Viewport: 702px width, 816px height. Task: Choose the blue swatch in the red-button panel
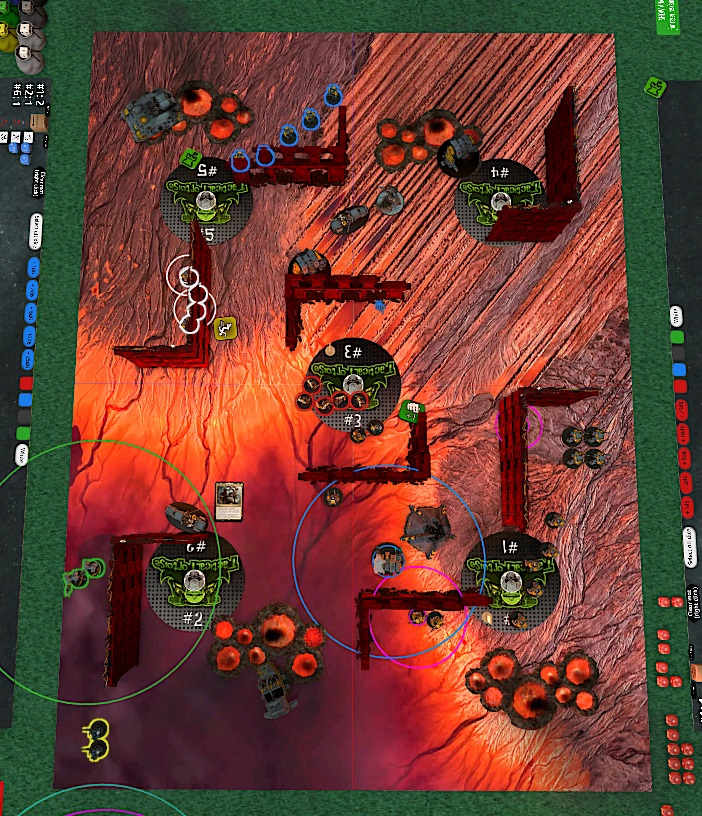click(x=679, y=370)
